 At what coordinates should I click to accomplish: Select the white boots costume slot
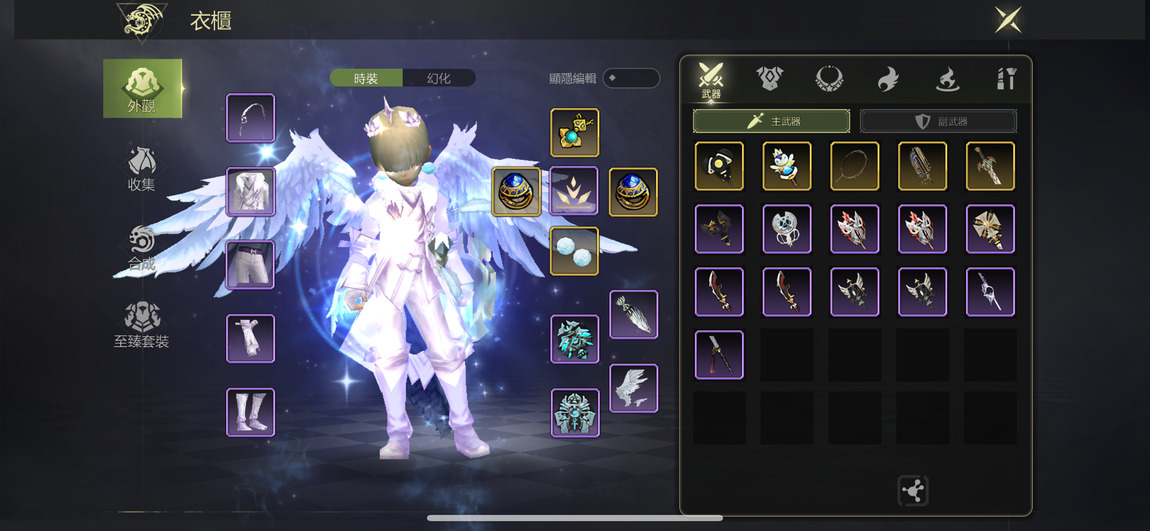[250, 412]
